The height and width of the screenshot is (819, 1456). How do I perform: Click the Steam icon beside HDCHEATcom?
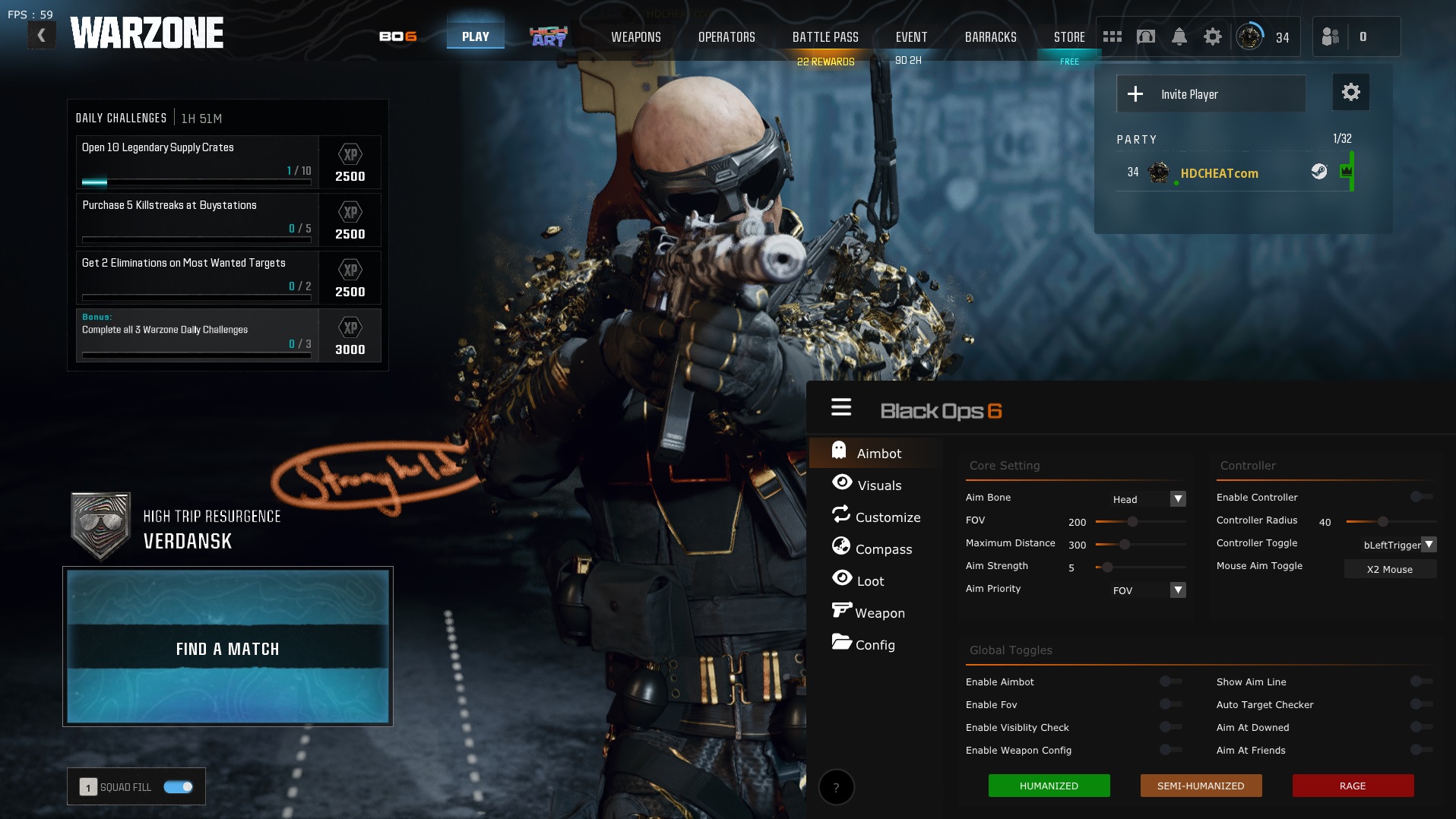tap(1319, 172)
